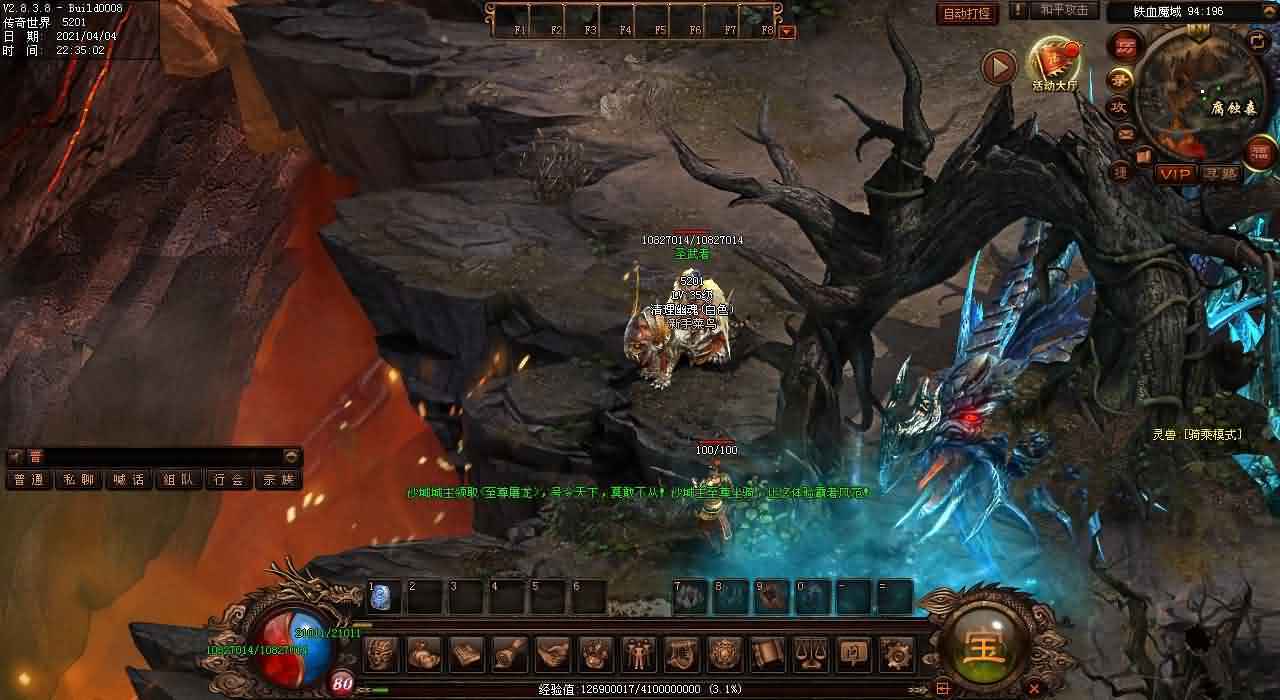Click the hotbar dropdown arrow after F8
This screenshot has height=700, width=1280.
(788, 31)
